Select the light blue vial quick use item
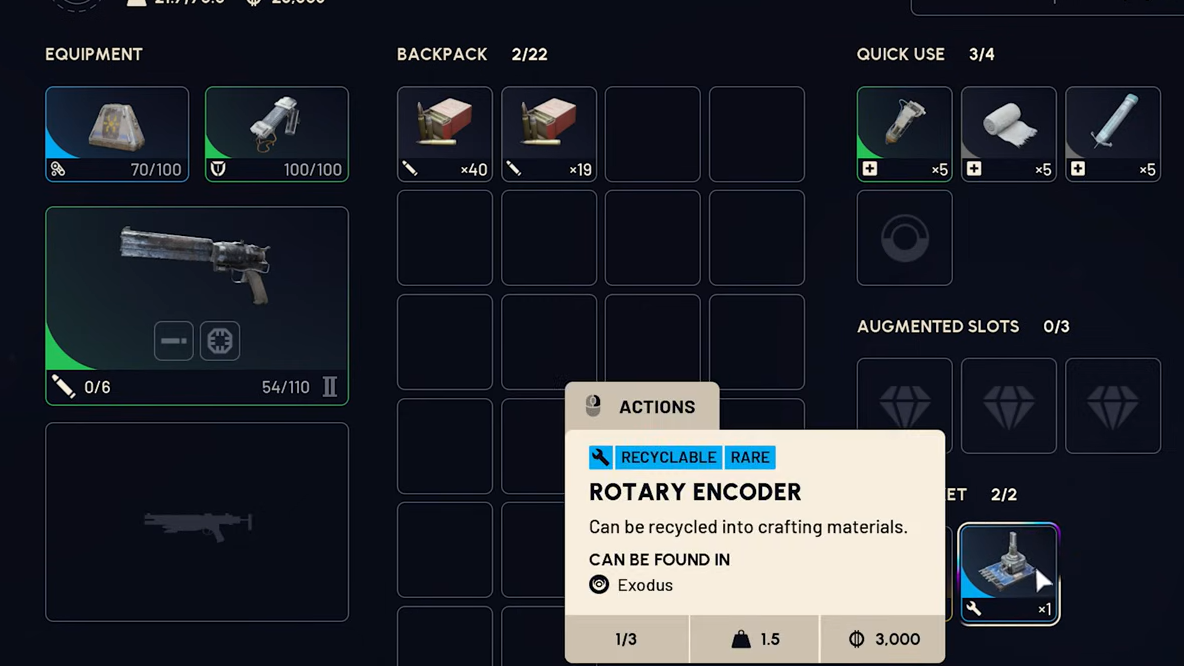 1112,134
